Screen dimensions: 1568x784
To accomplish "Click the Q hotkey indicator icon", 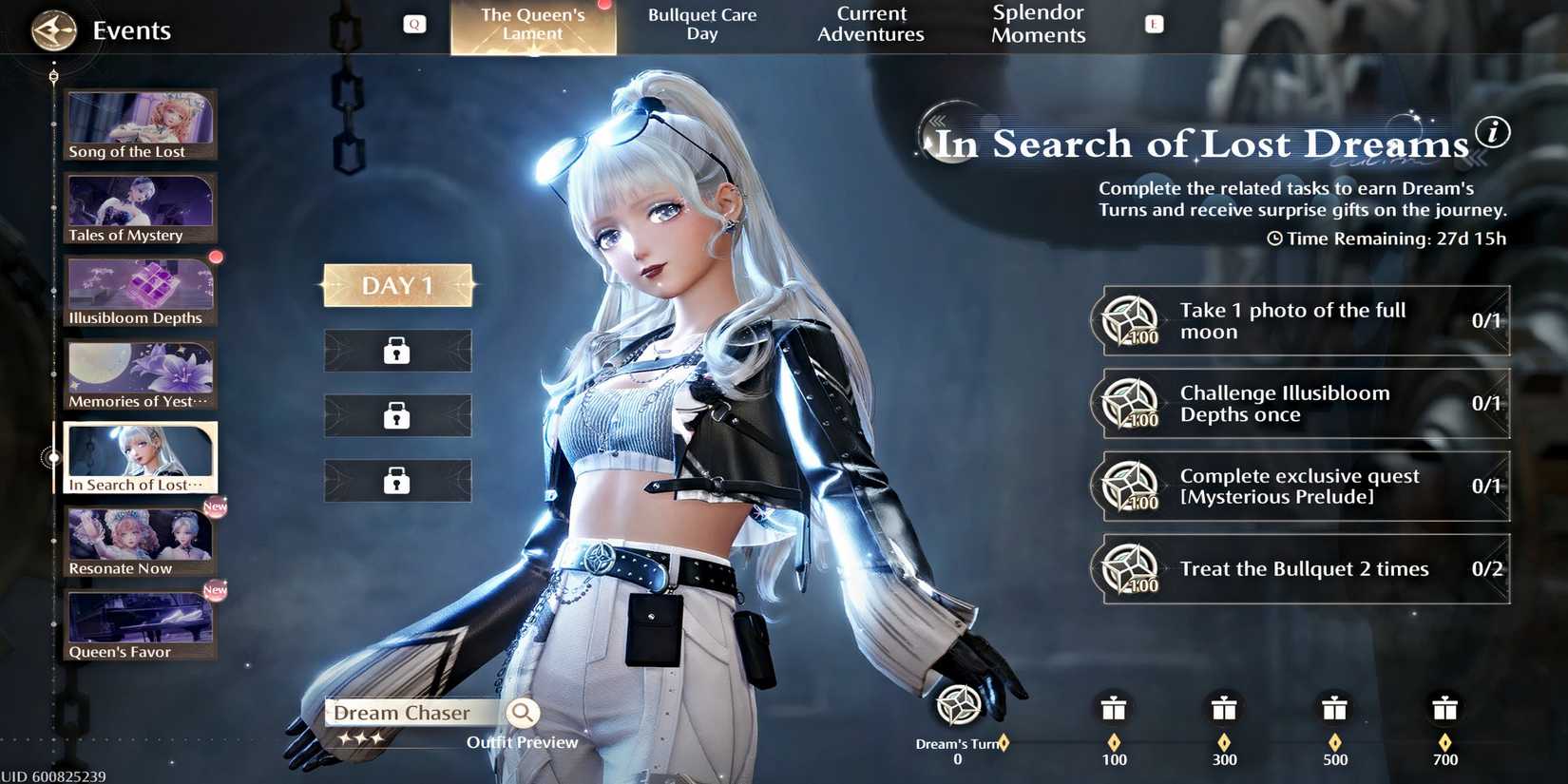I will pyautogui.click(x=414, y=24).
